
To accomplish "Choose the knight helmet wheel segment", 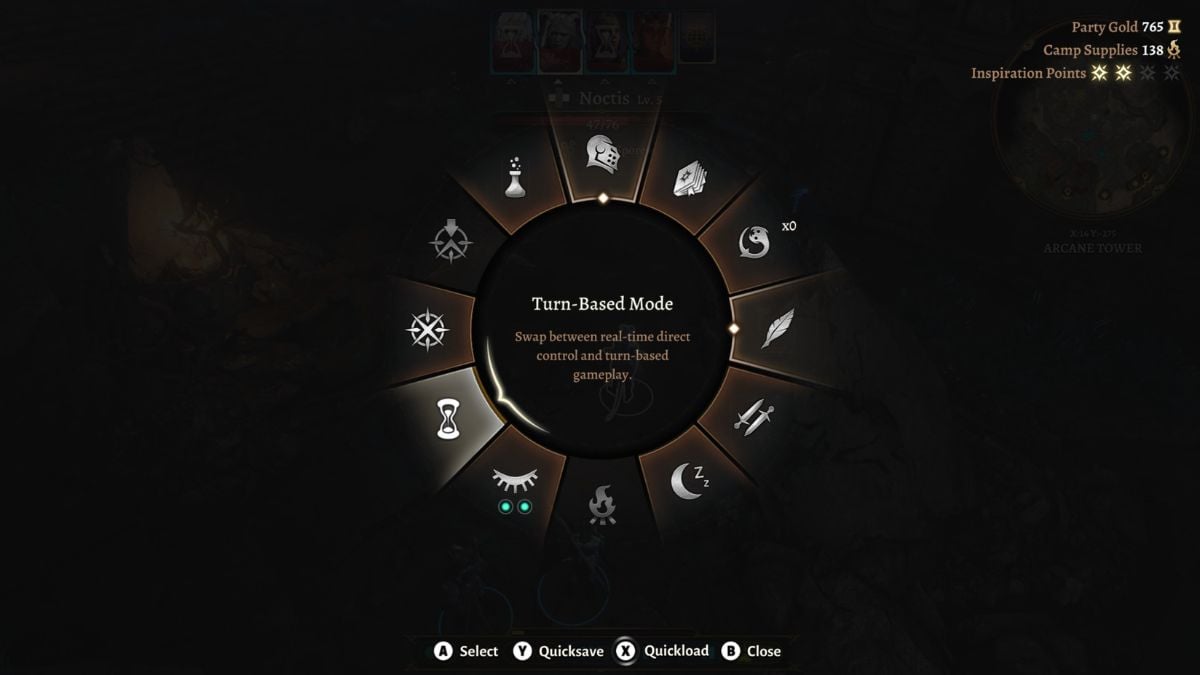I will [602, 155].
